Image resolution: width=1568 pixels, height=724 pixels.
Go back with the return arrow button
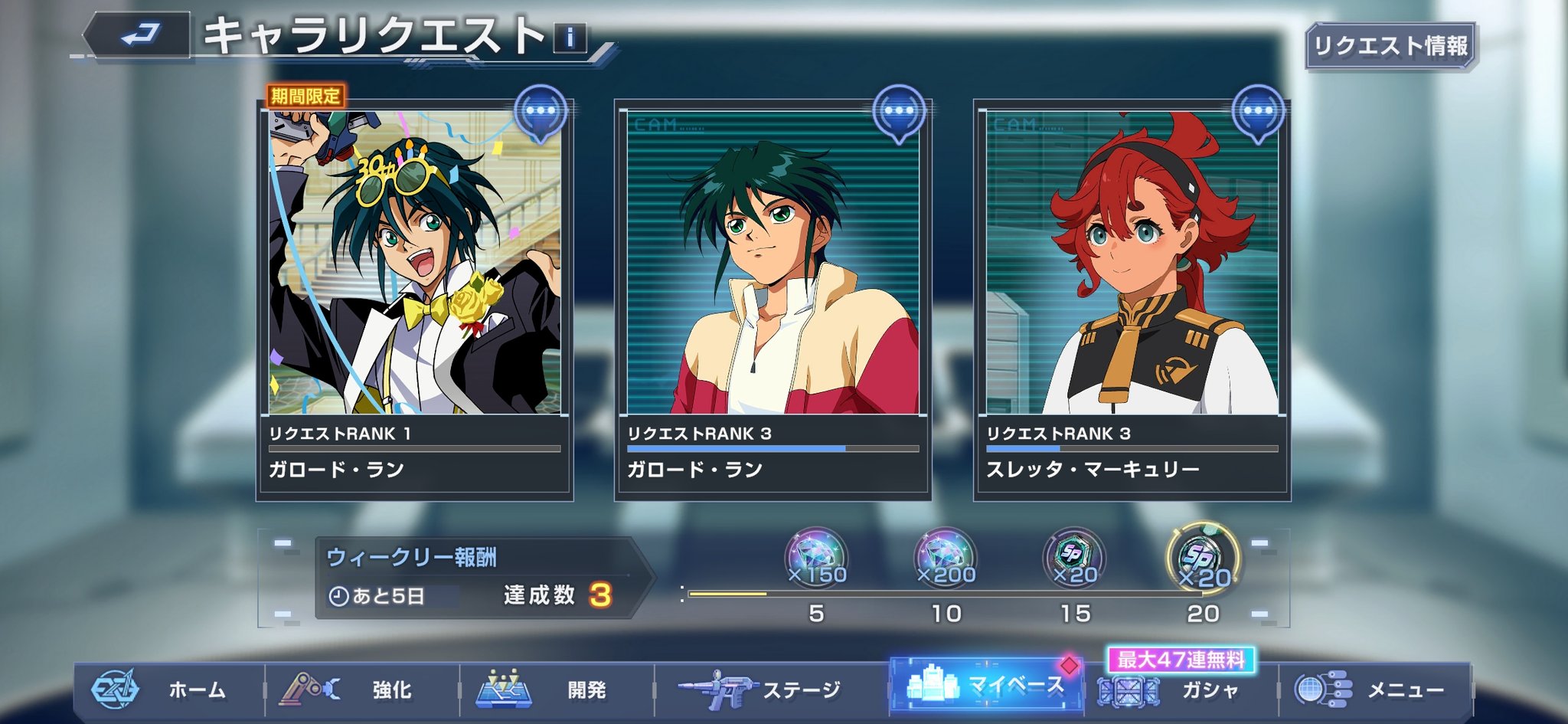pyautogui.click(x=138, y=34)
